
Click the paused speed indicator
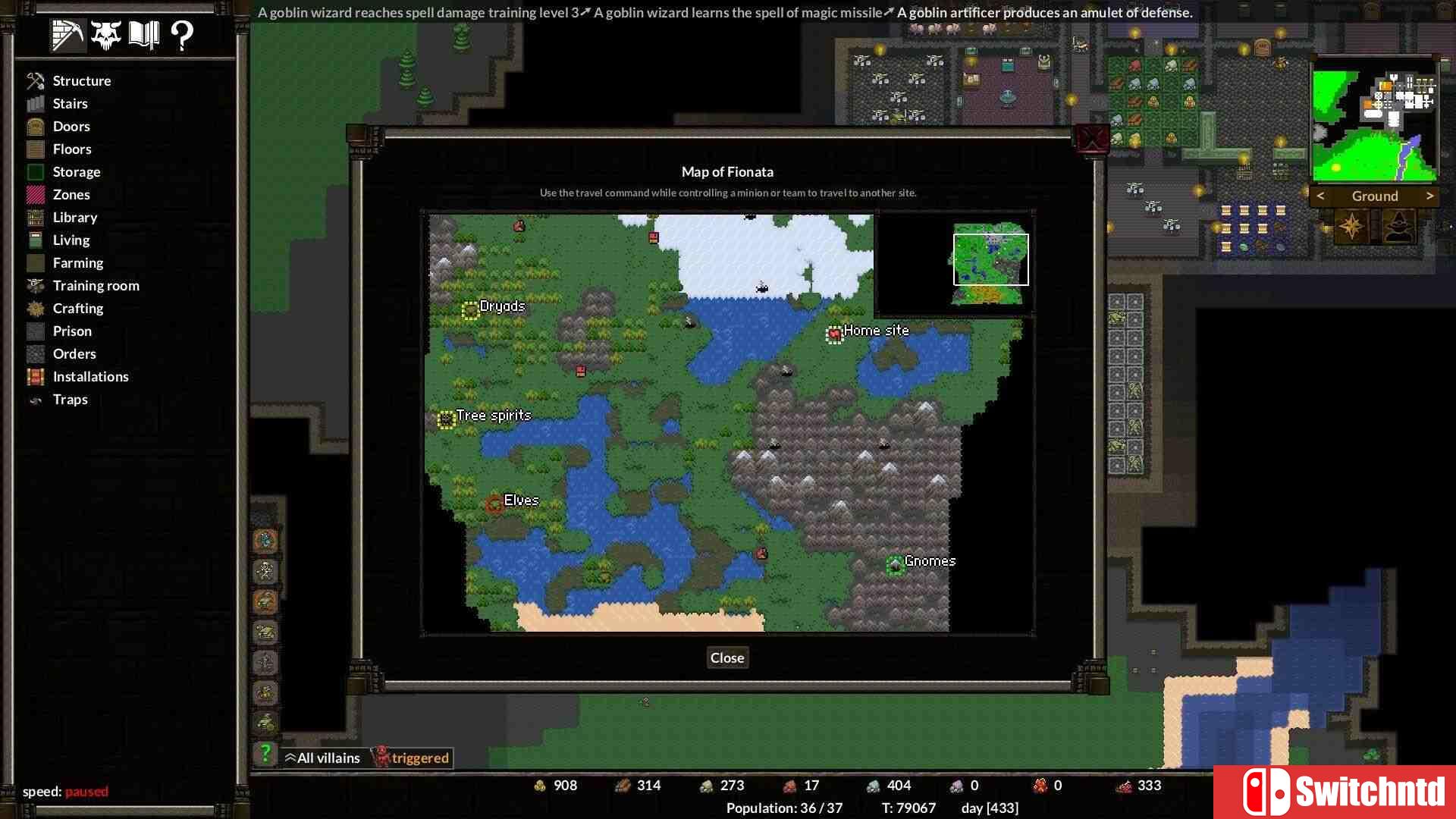click(86, 791)
